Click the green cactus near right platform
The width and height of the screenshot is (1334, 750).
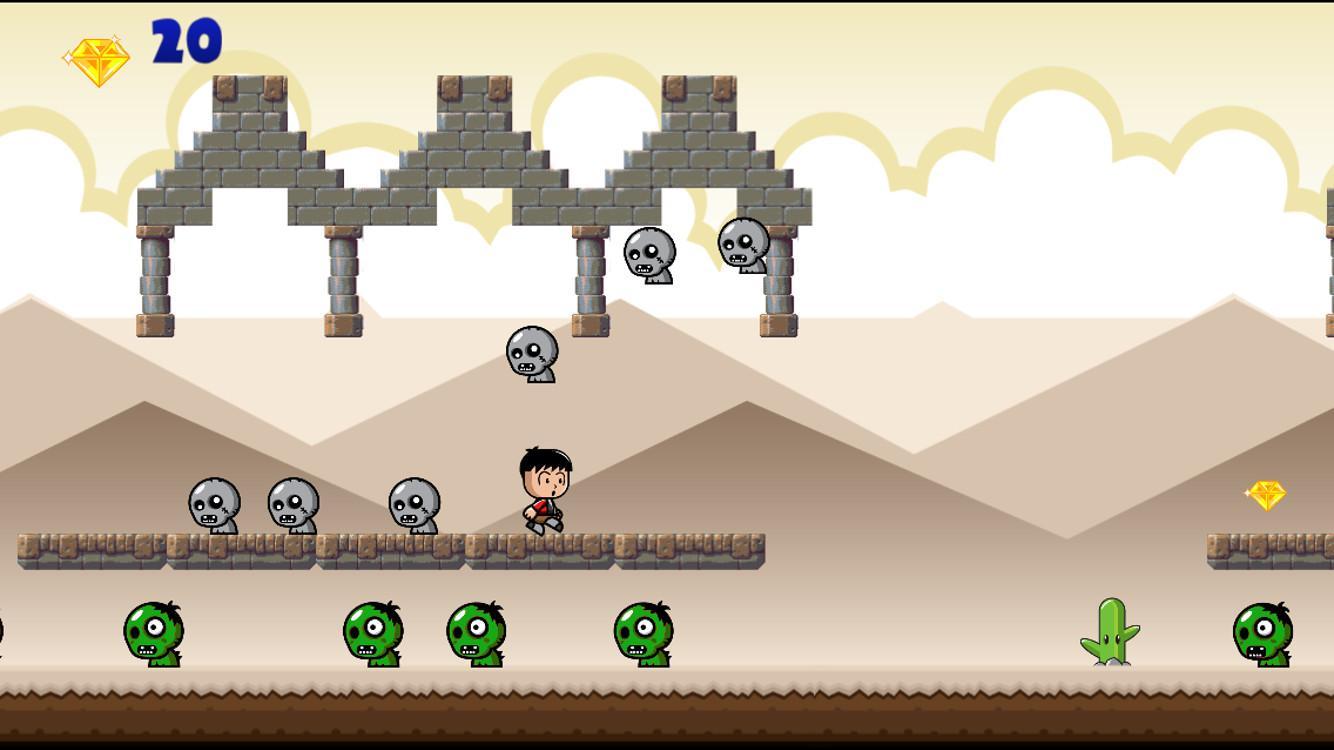[x=1108, y=632]
